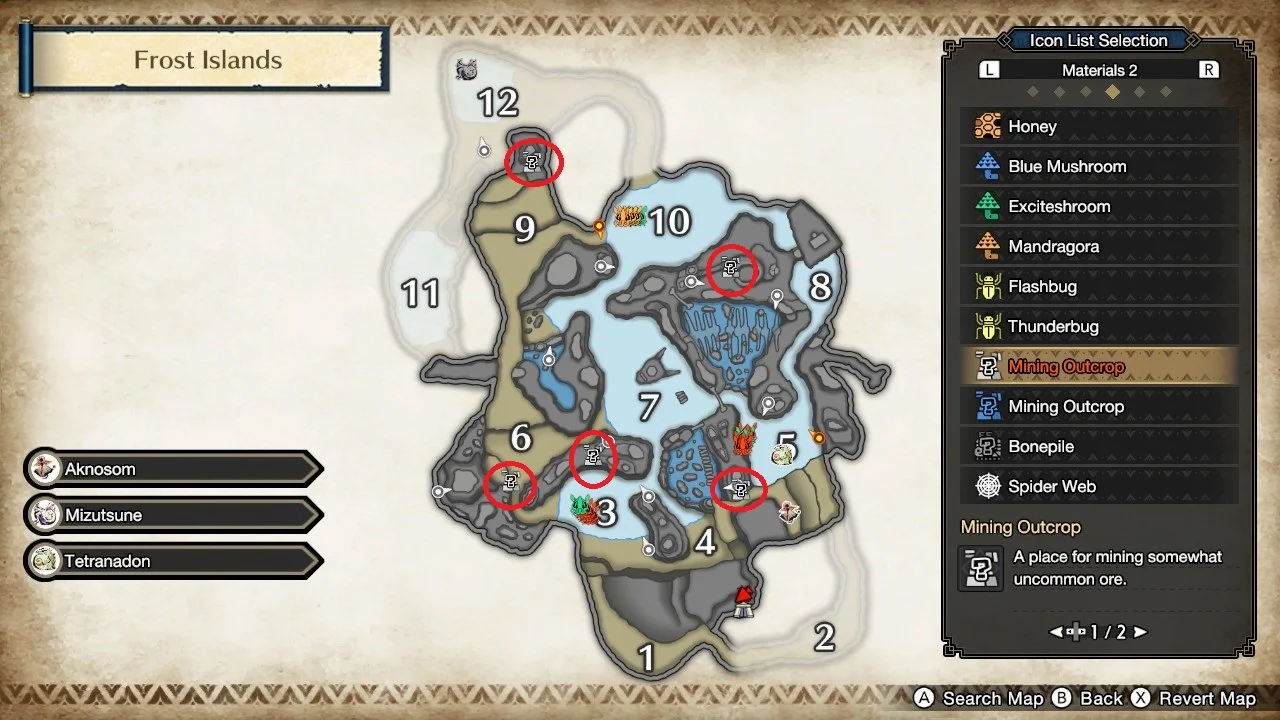Switch to the Materials 2 tab
1280x720 pixels.
click(x=1097, y=69)
